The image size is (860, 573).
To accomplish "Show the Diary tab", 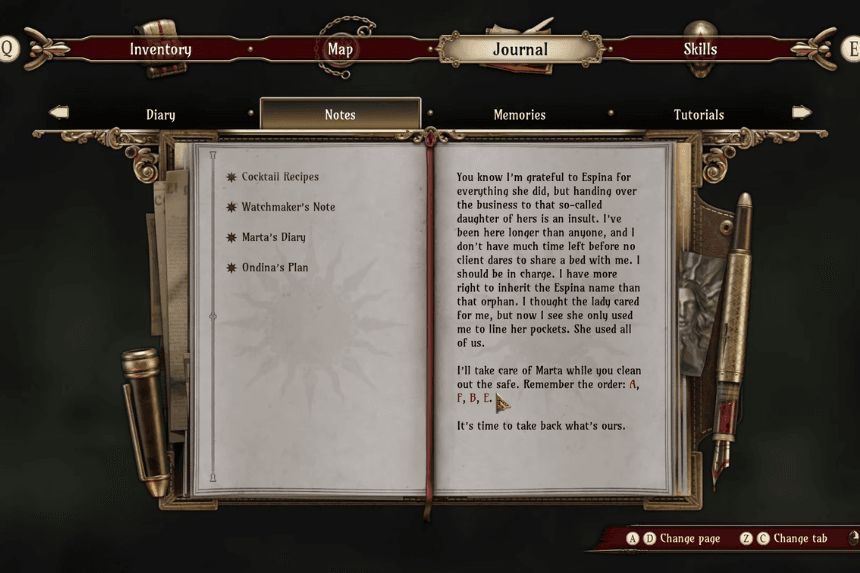I will 160,114.
